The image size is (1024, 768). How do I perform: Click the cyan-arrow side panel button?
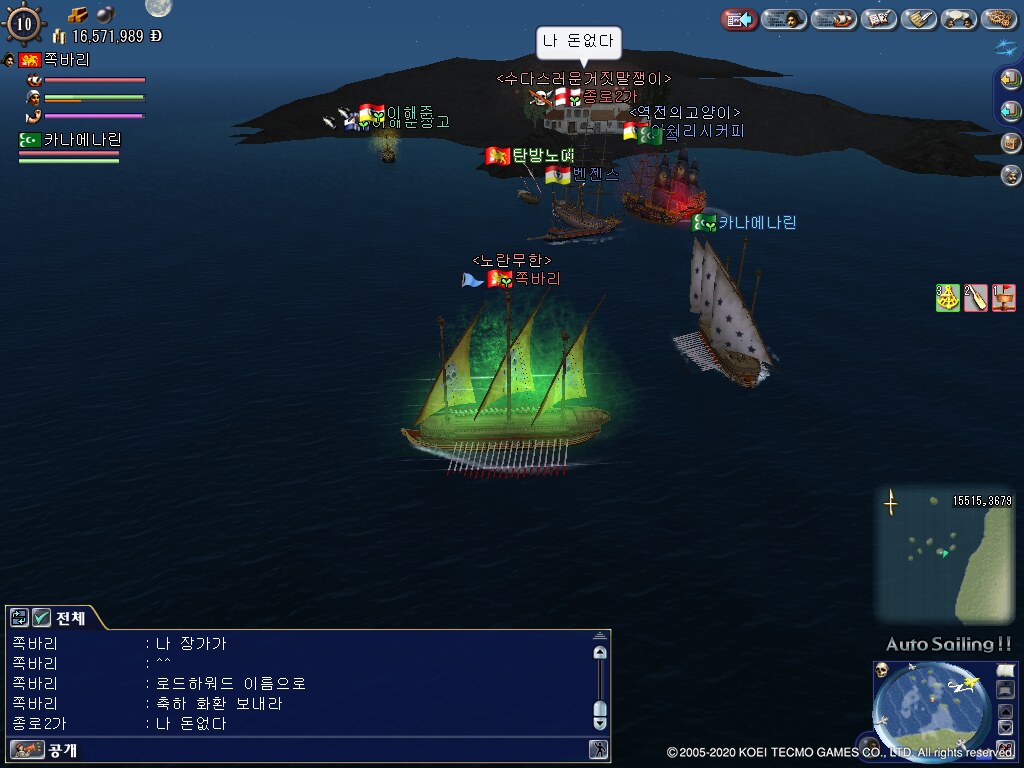(x=1010, y=111)
